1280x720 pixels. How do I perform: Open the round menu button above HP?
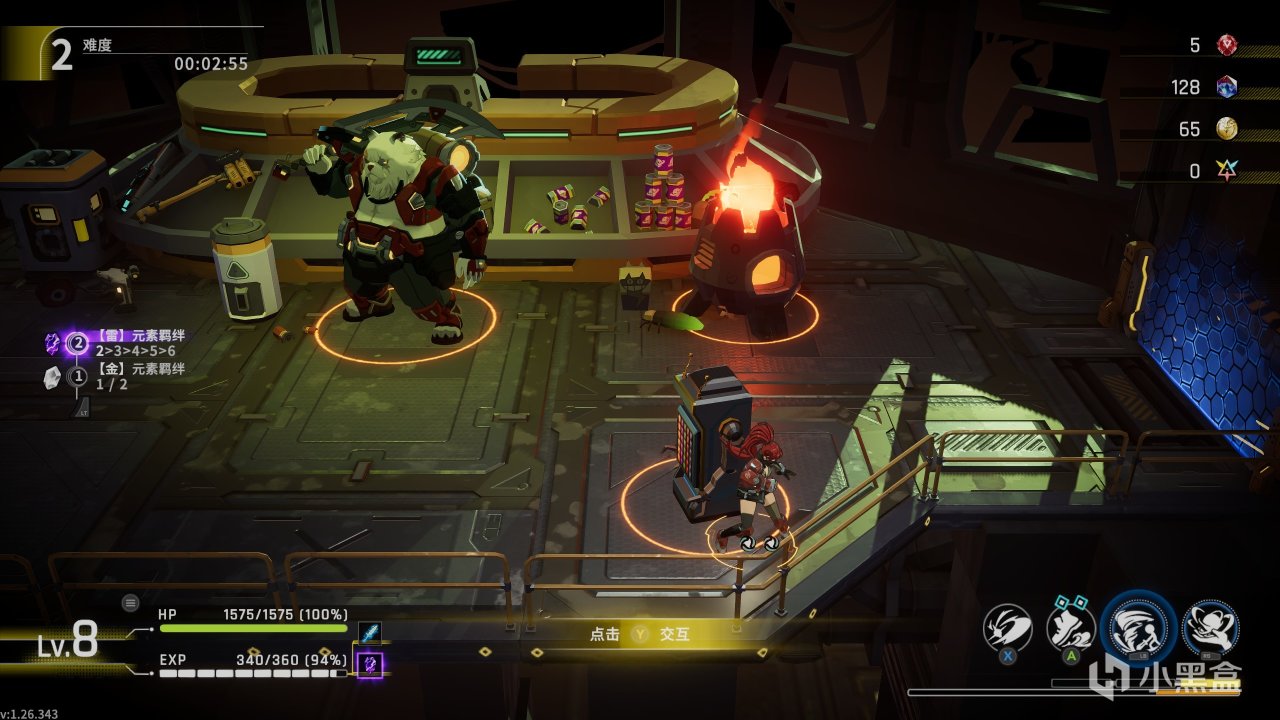tap(130, 602)
